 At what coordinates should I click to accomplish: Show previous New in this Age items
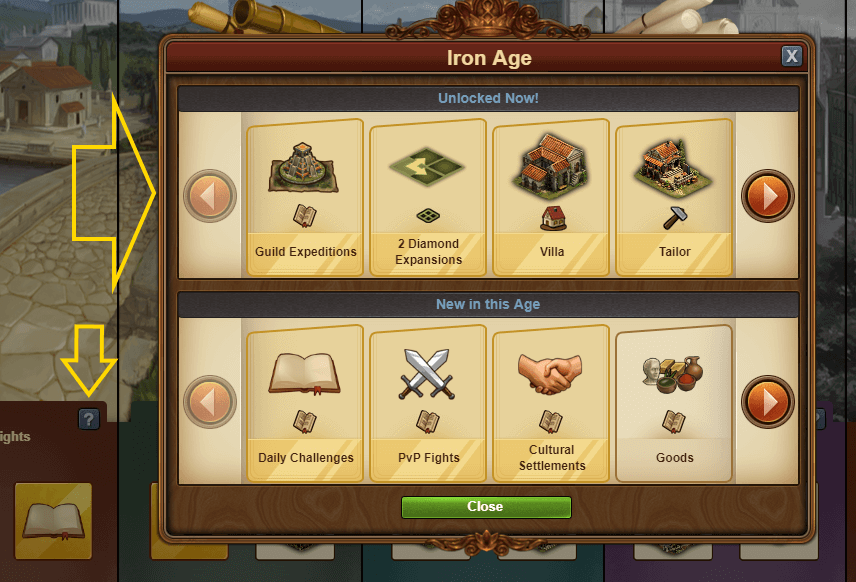[210, 402]
